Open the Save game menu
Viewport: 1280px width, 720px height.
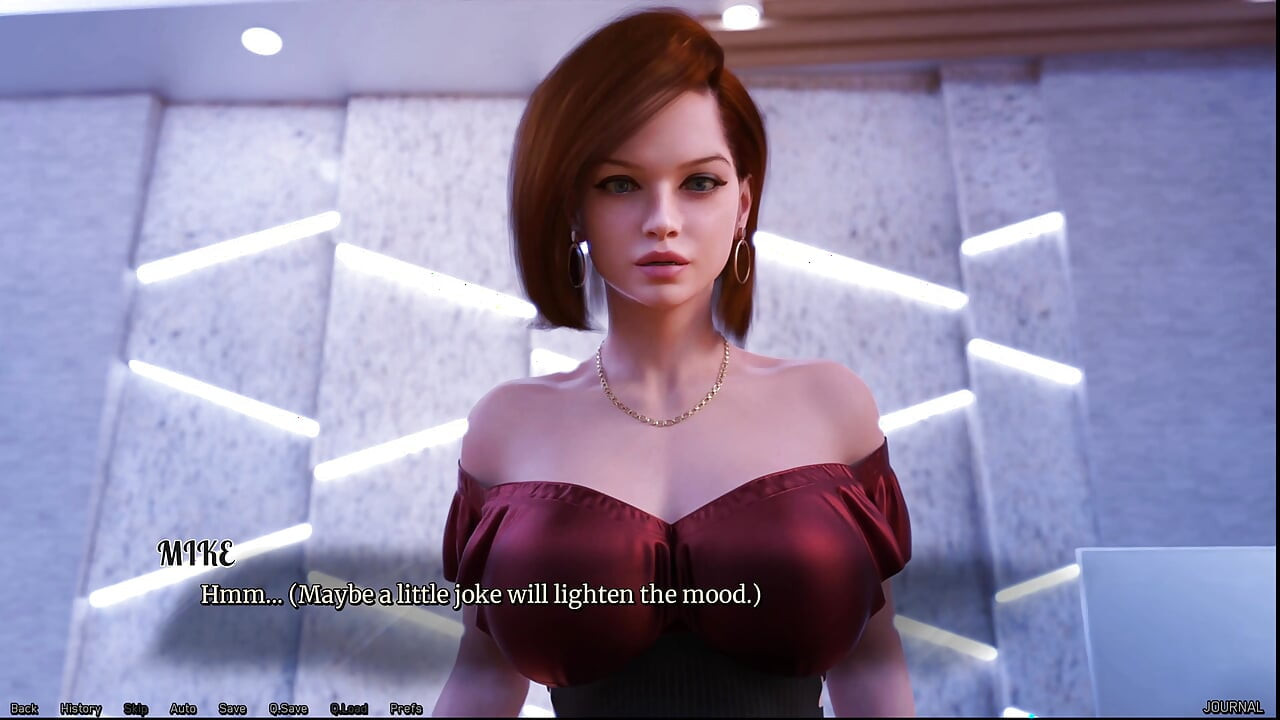[x=232, y=708]
